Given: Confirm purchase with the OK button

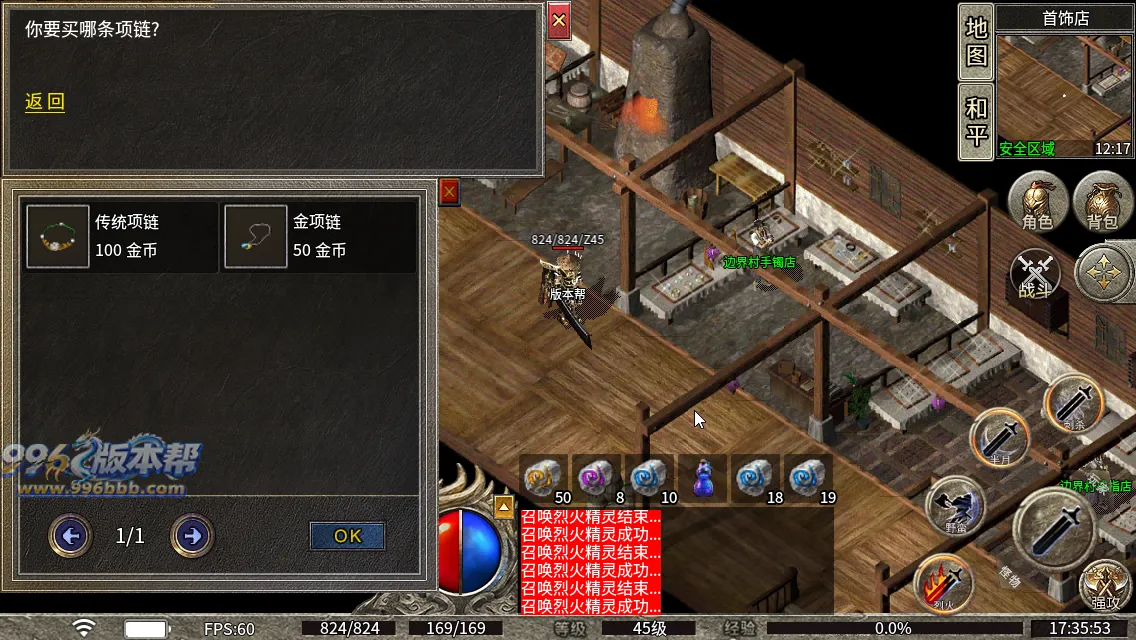Looking at the screenshot, I should [x=347, y=536].
